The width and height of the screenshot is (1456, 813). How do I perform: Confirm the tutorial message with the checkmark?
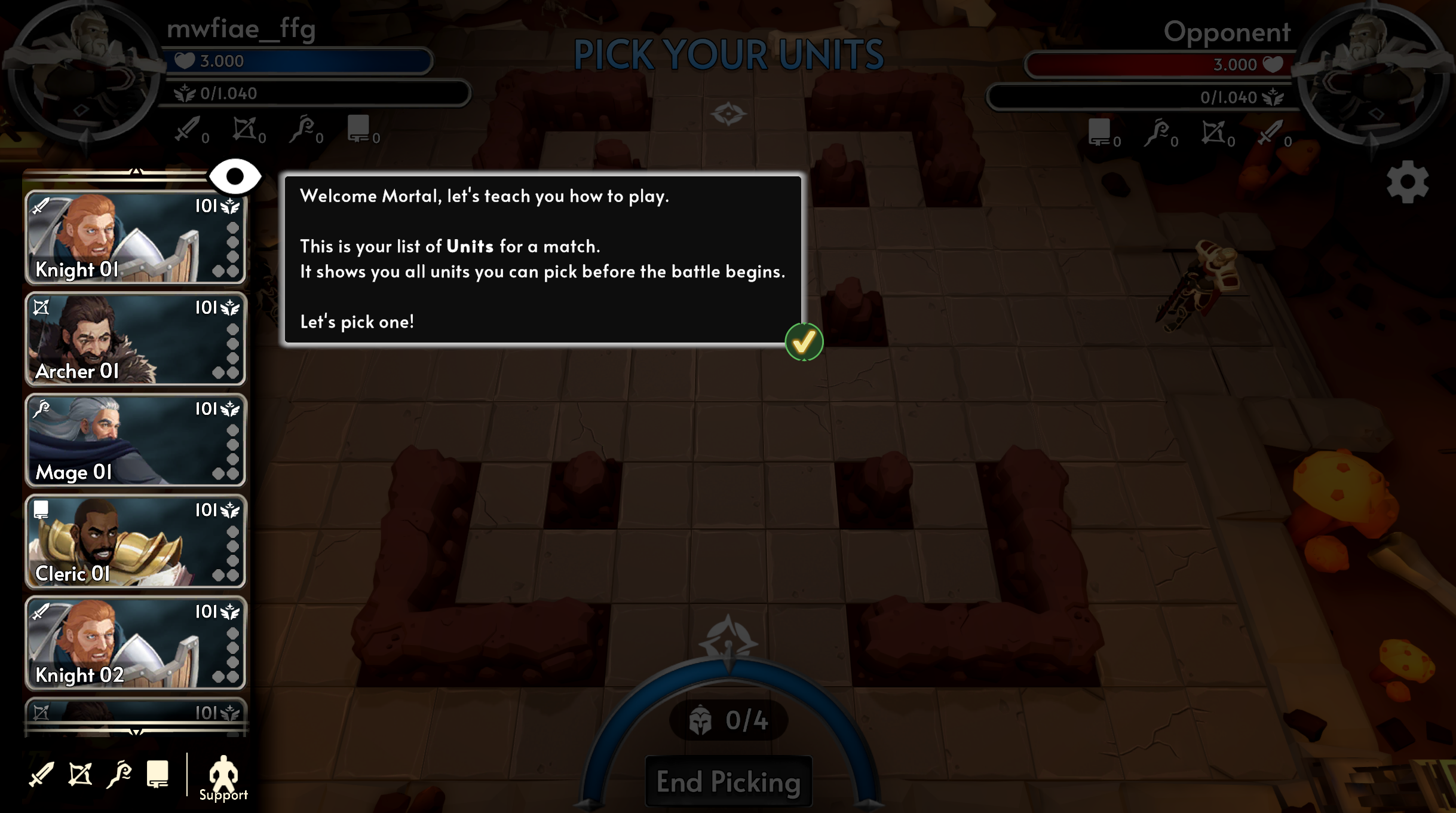(x=804, y=342)
